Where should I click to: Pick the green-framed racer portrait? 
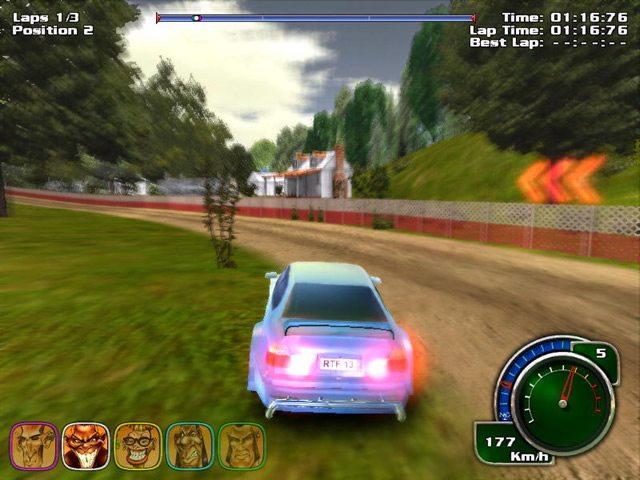pos(241,445)
